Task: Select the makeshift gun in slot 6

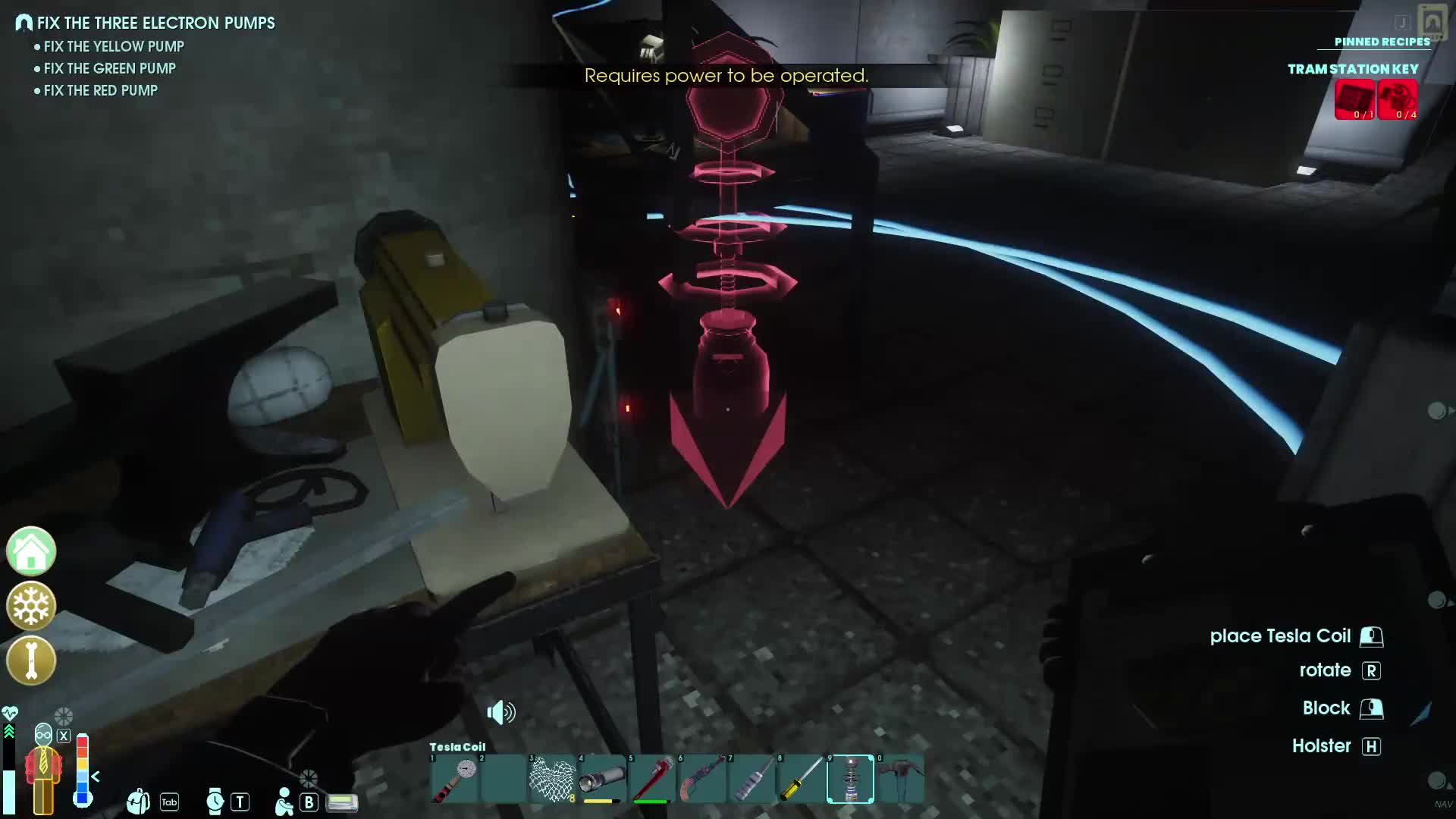Action: [701, 779]
